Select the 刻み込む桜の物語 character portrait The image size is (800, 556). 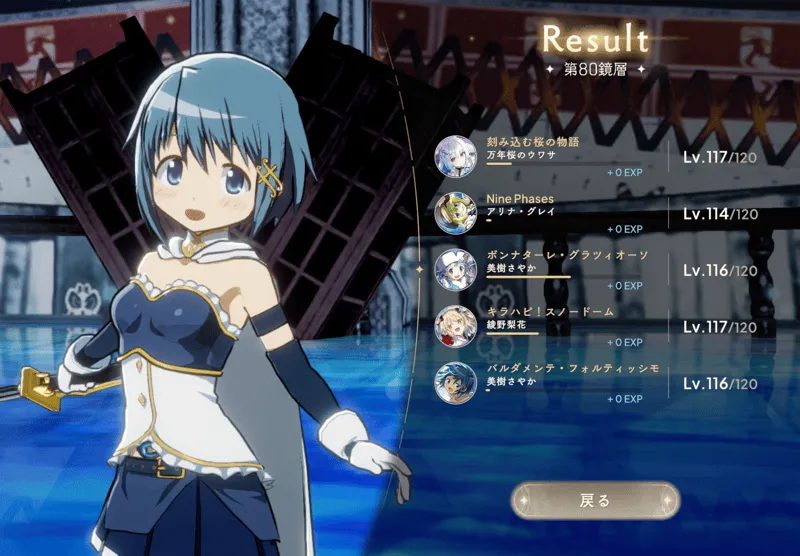click(455, 156)
